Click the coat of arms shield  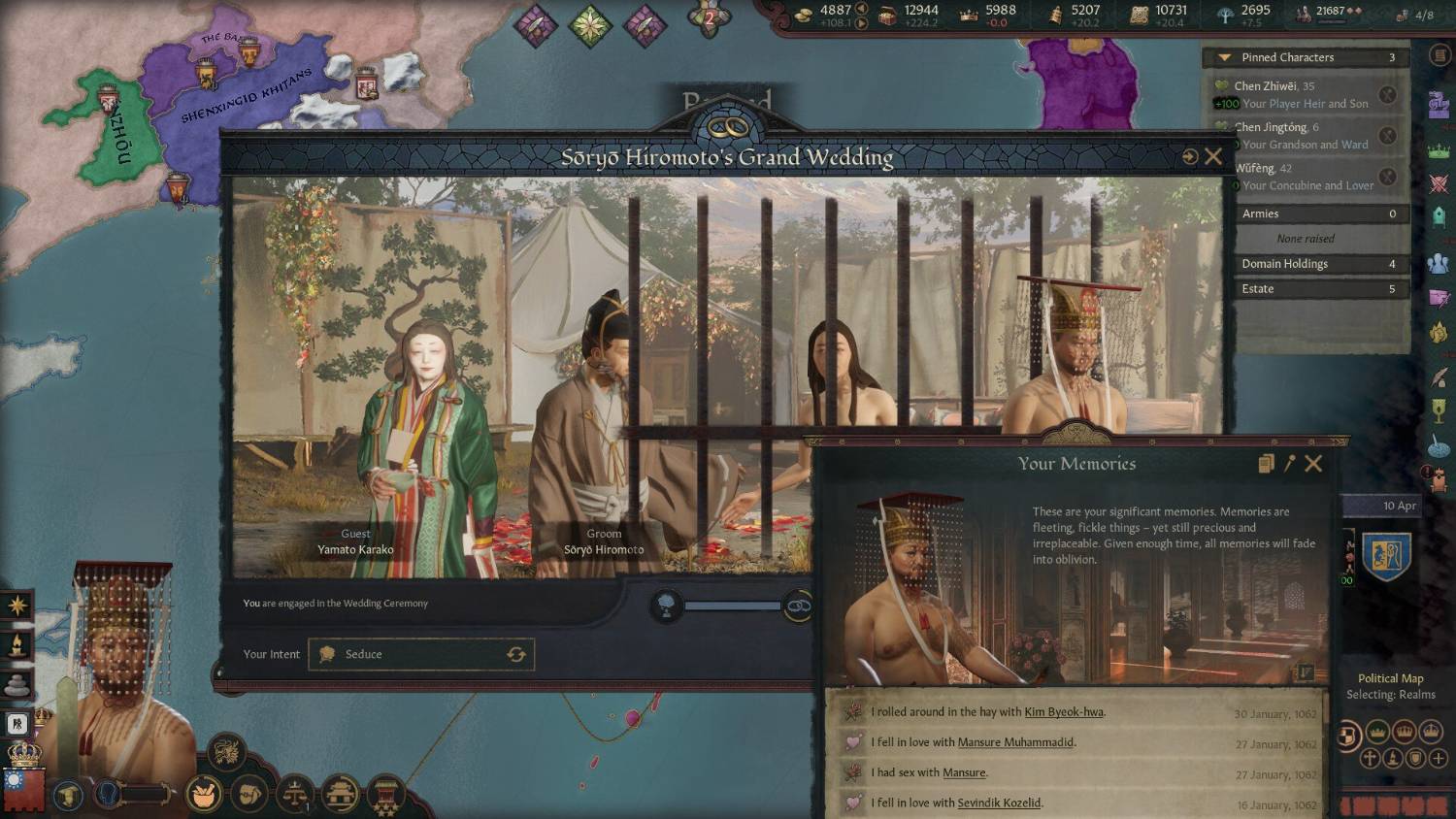click(x=1386, y=556)
